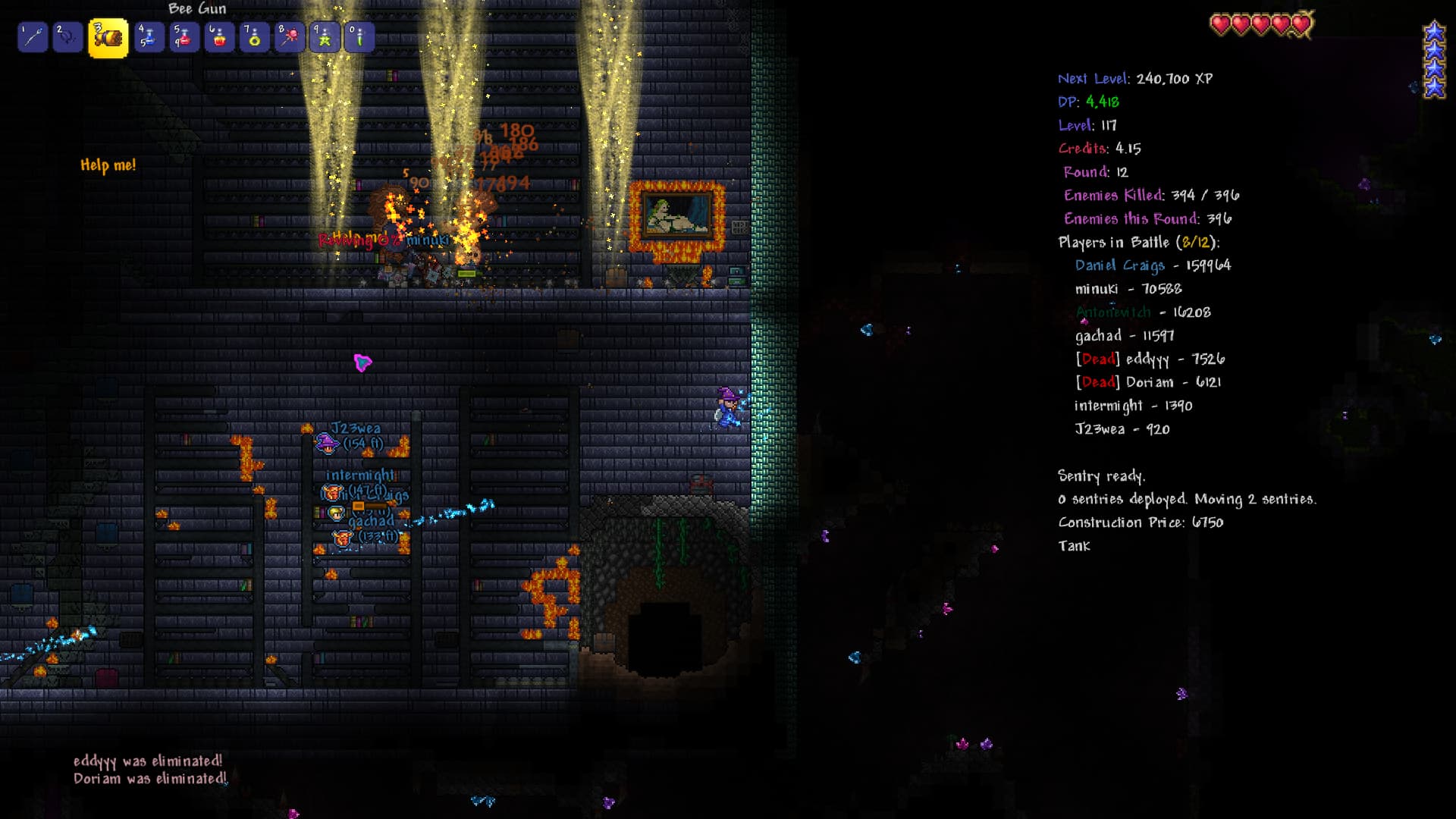Click dead player Doriam's row

pos(1147,382)
